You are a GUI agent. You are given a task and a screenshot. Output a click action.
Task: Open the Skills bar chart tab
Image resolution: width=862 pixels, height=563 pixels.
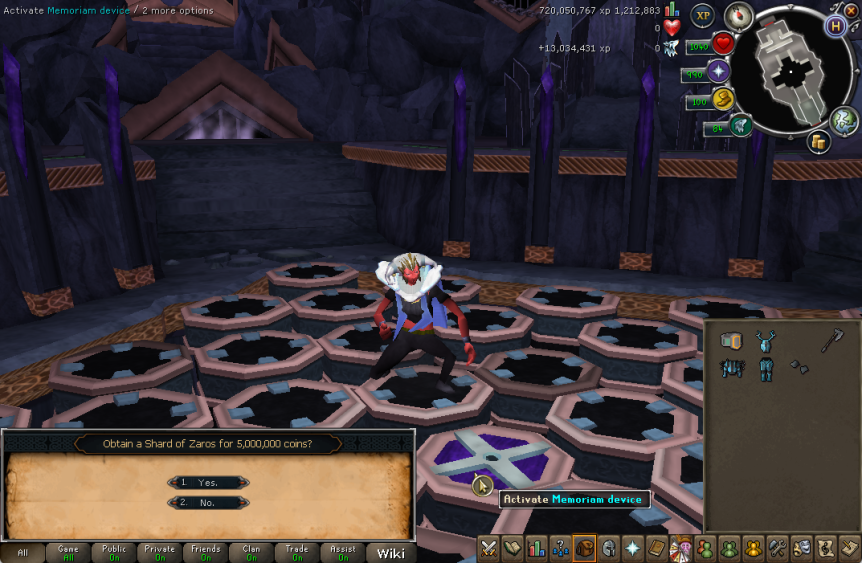[537, 548]
